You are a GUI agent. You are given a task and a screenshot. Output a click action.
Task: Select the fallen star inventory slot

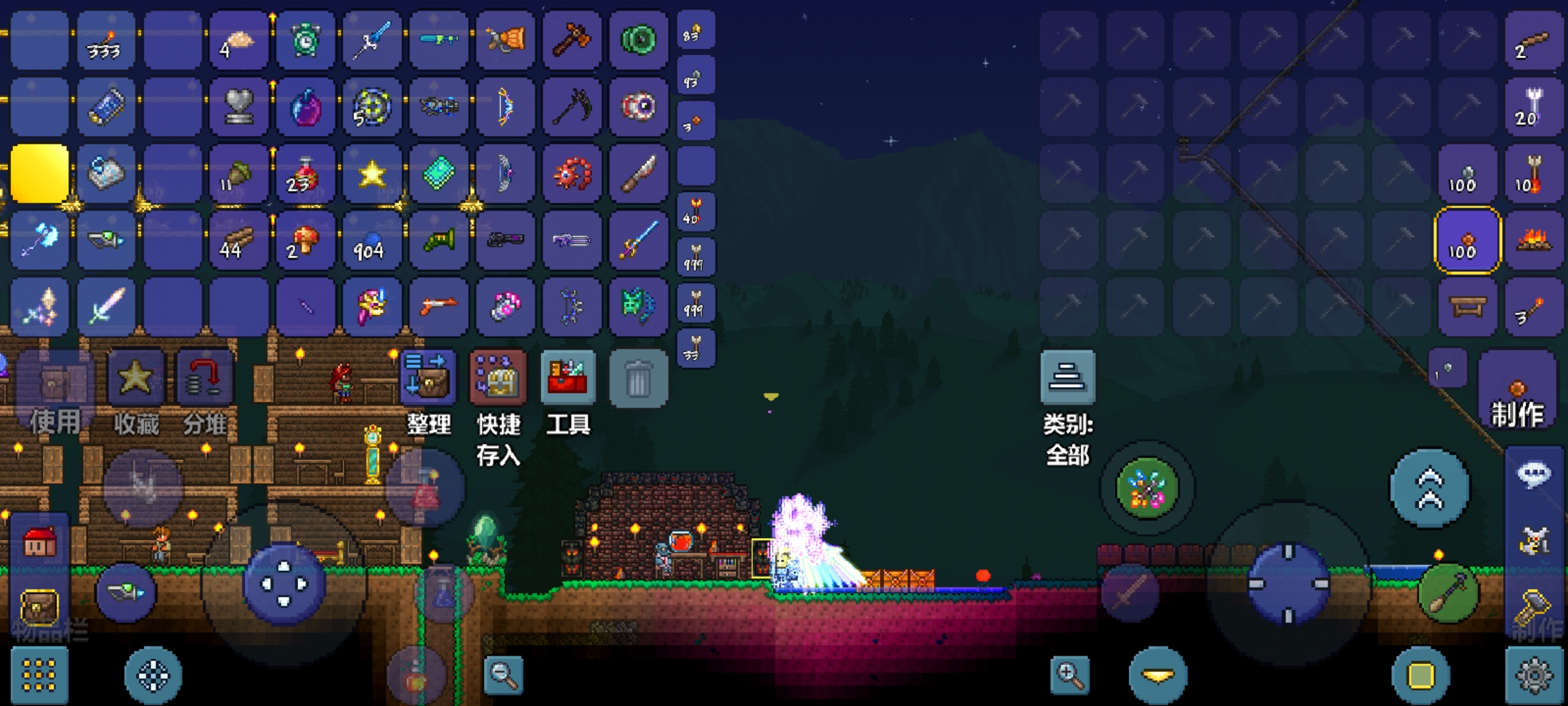(x=372, y=174)
